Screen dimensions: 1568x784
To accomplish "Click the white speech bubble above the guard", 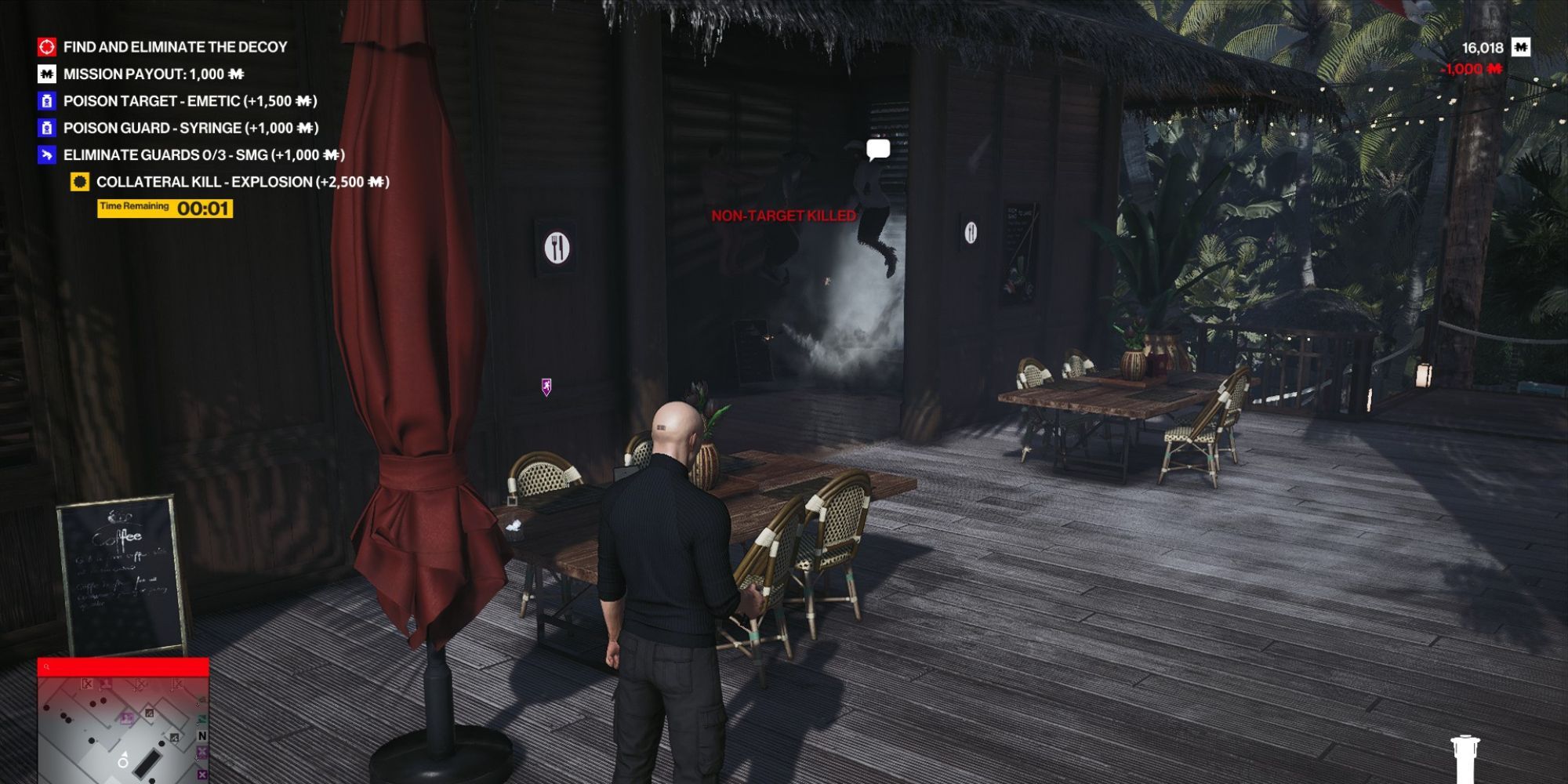I will pyautogui.click(x=877, y=147).
